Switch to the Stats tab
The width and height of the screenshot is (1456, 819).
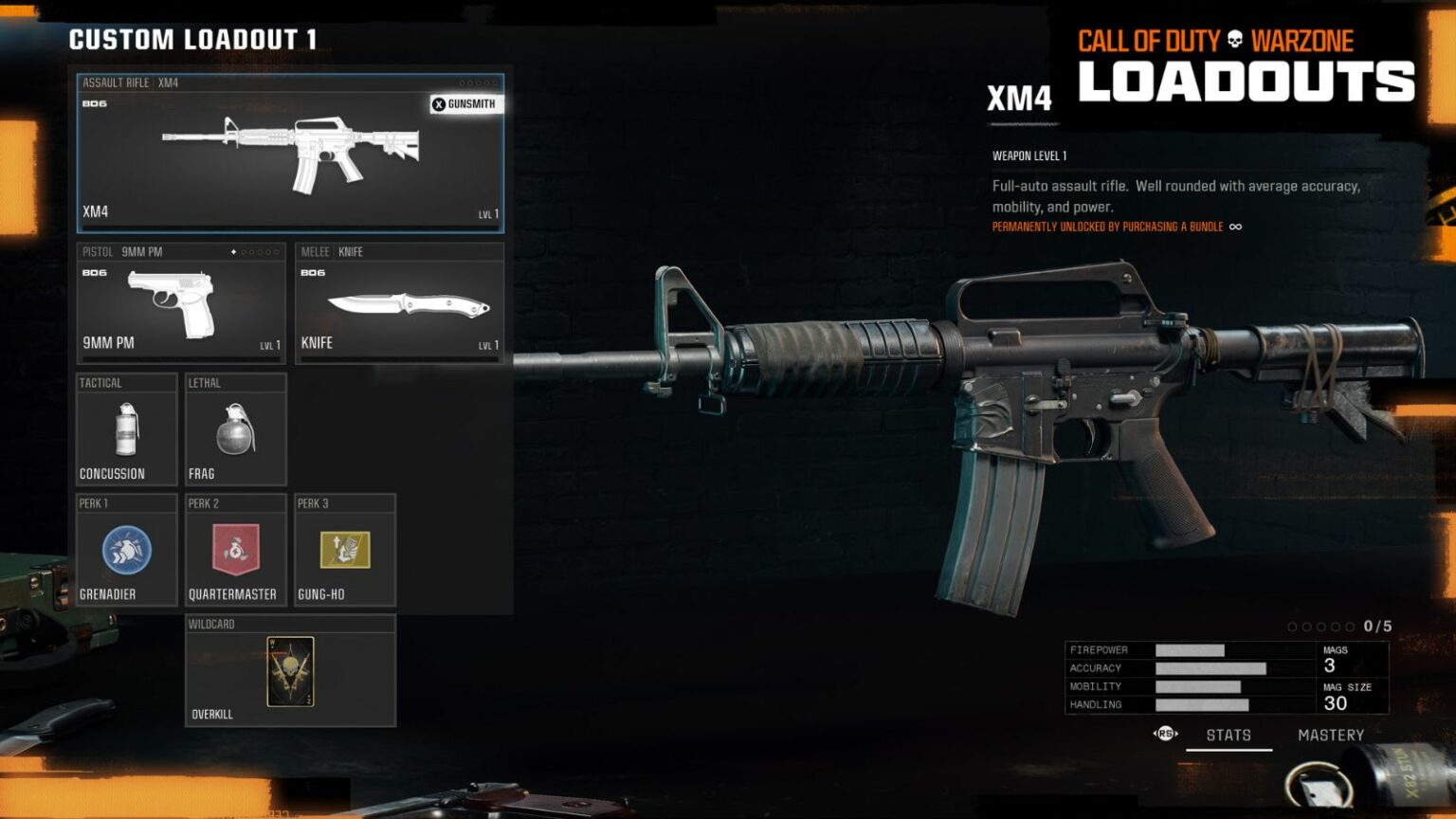pyautogui.click(x=1228, y=734)
